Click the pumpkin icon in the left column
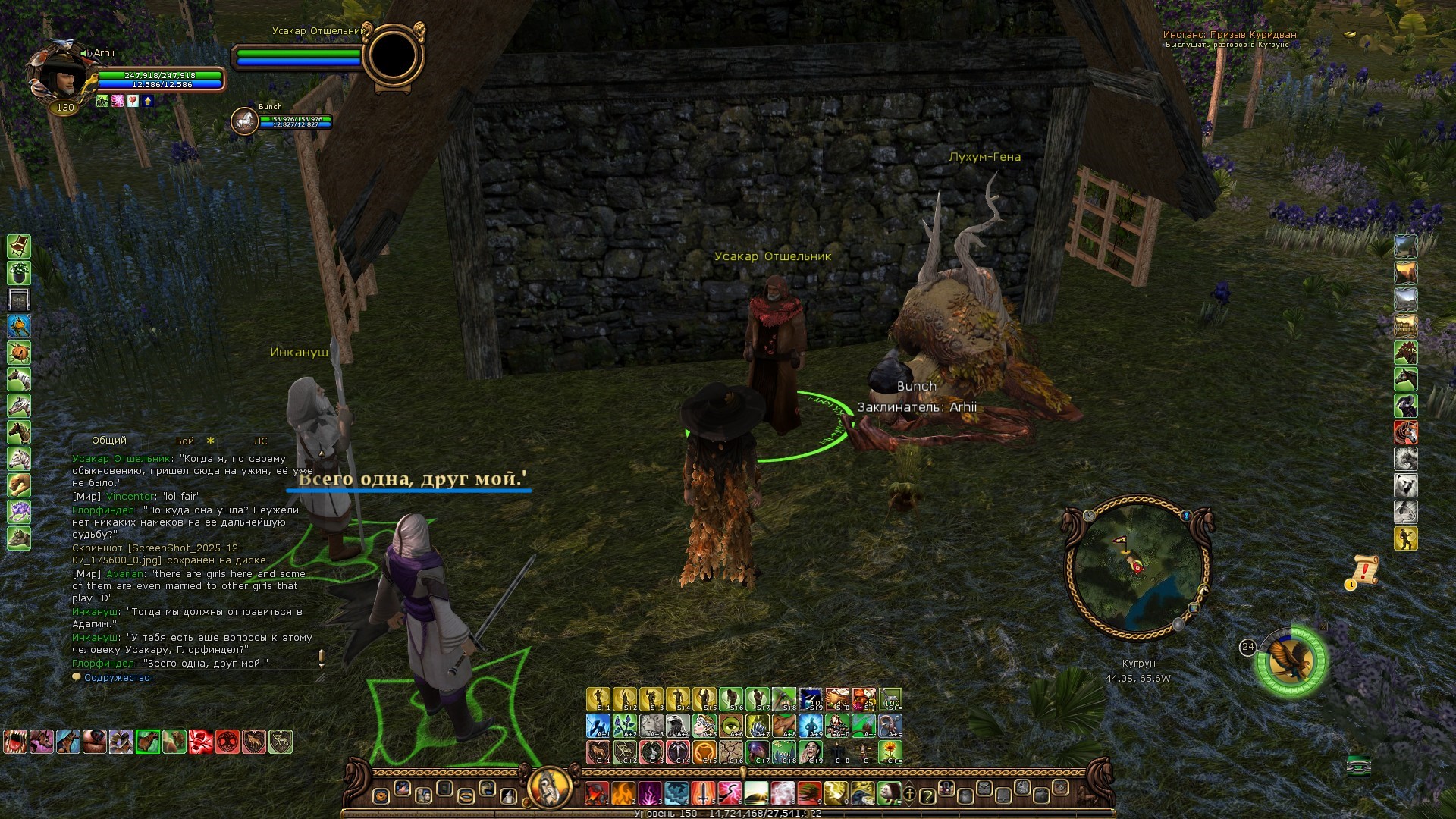Screen dimensions: 1456x819 point(19,353)
